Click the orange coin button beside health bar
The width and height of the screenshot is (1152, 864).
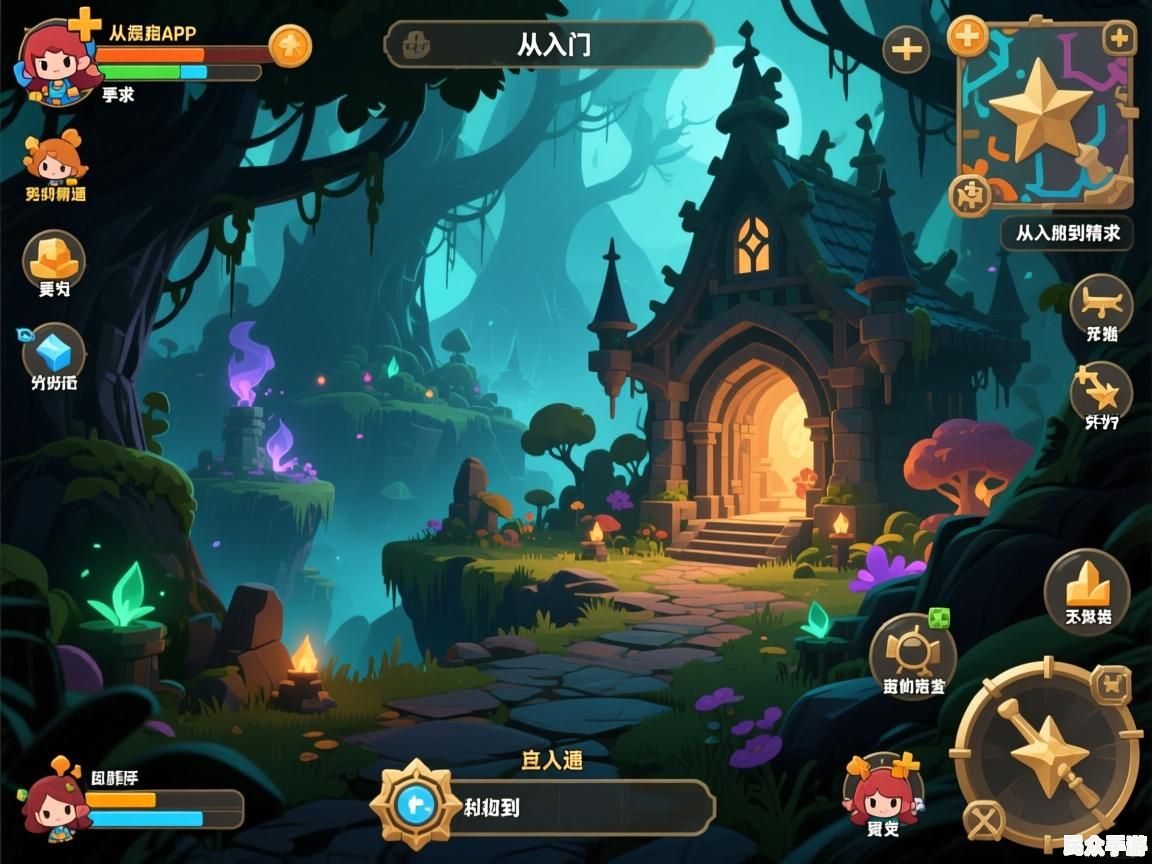pos(290,45)
